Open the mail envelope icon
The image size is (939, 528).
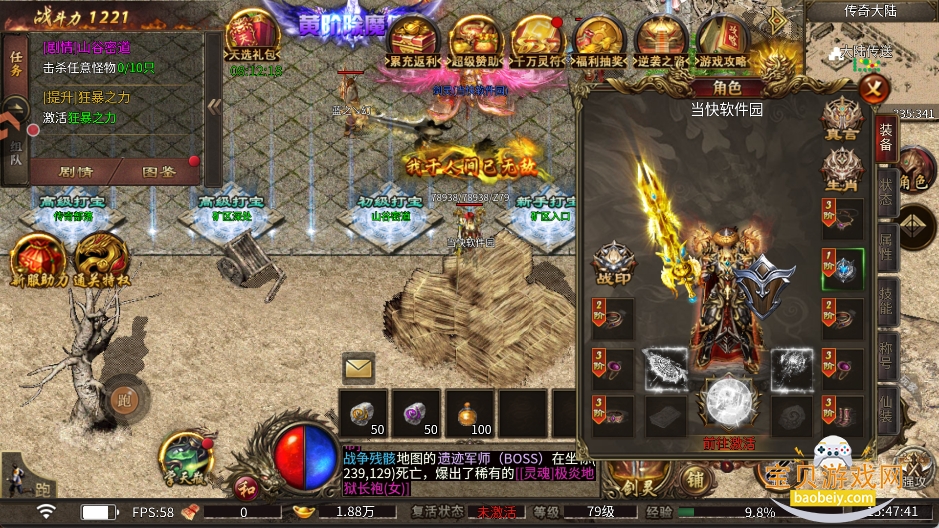(x=358, y=369)
